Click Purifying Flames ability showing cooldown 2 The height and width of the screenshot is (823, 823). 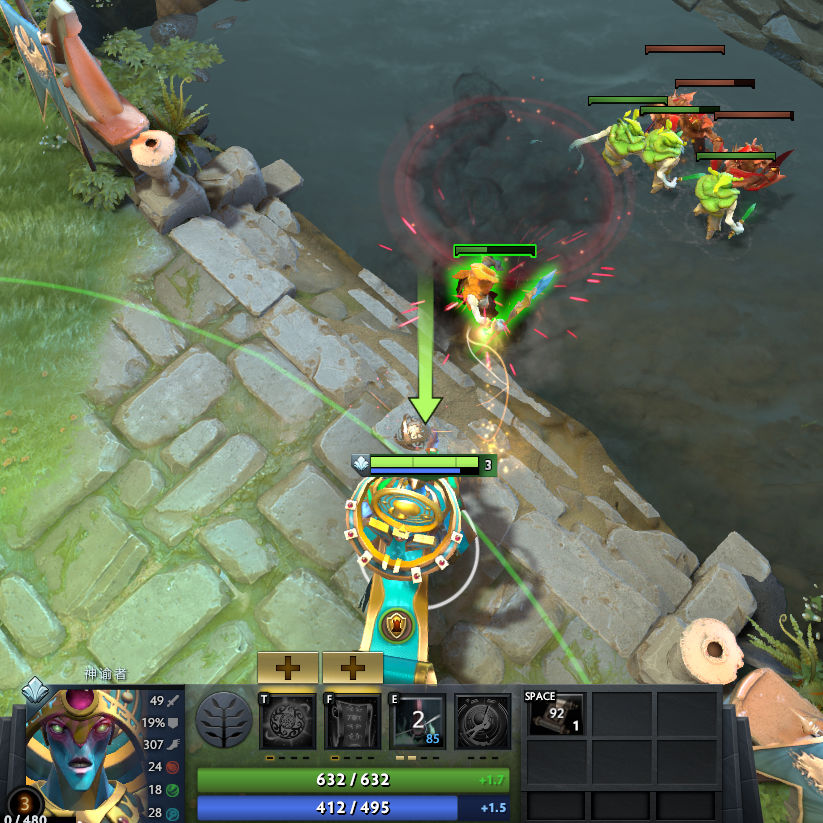tap(418, 721)
